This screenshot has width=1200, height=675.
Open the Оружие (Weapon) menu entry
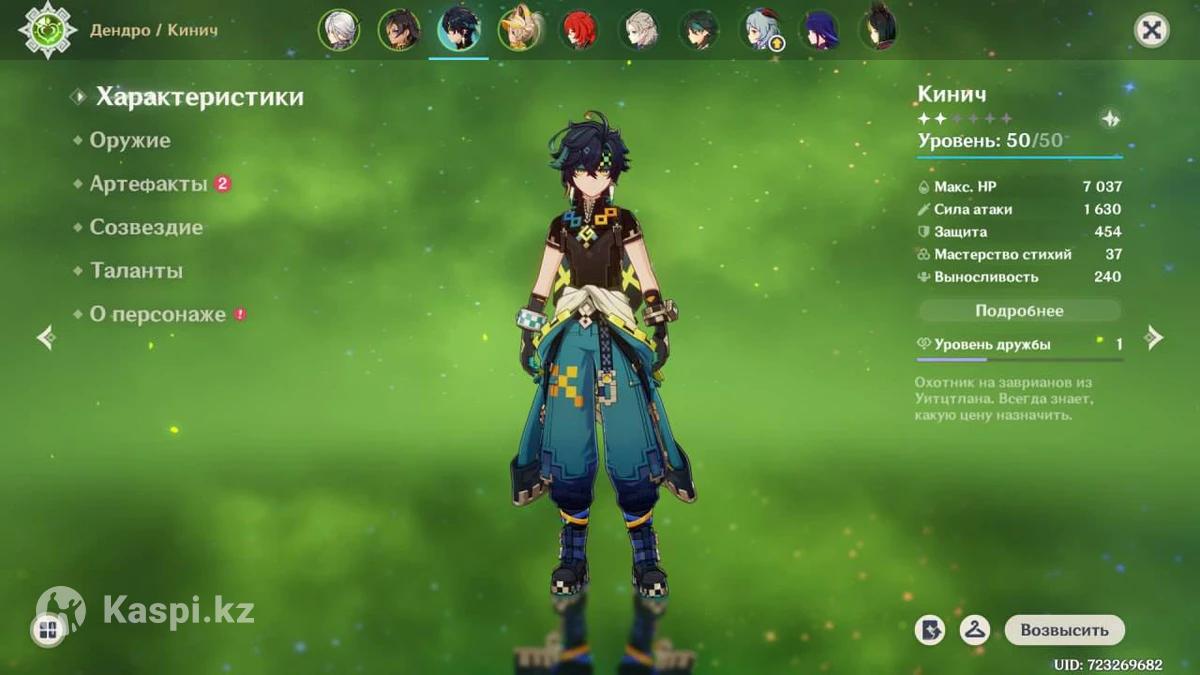(130, 141)
